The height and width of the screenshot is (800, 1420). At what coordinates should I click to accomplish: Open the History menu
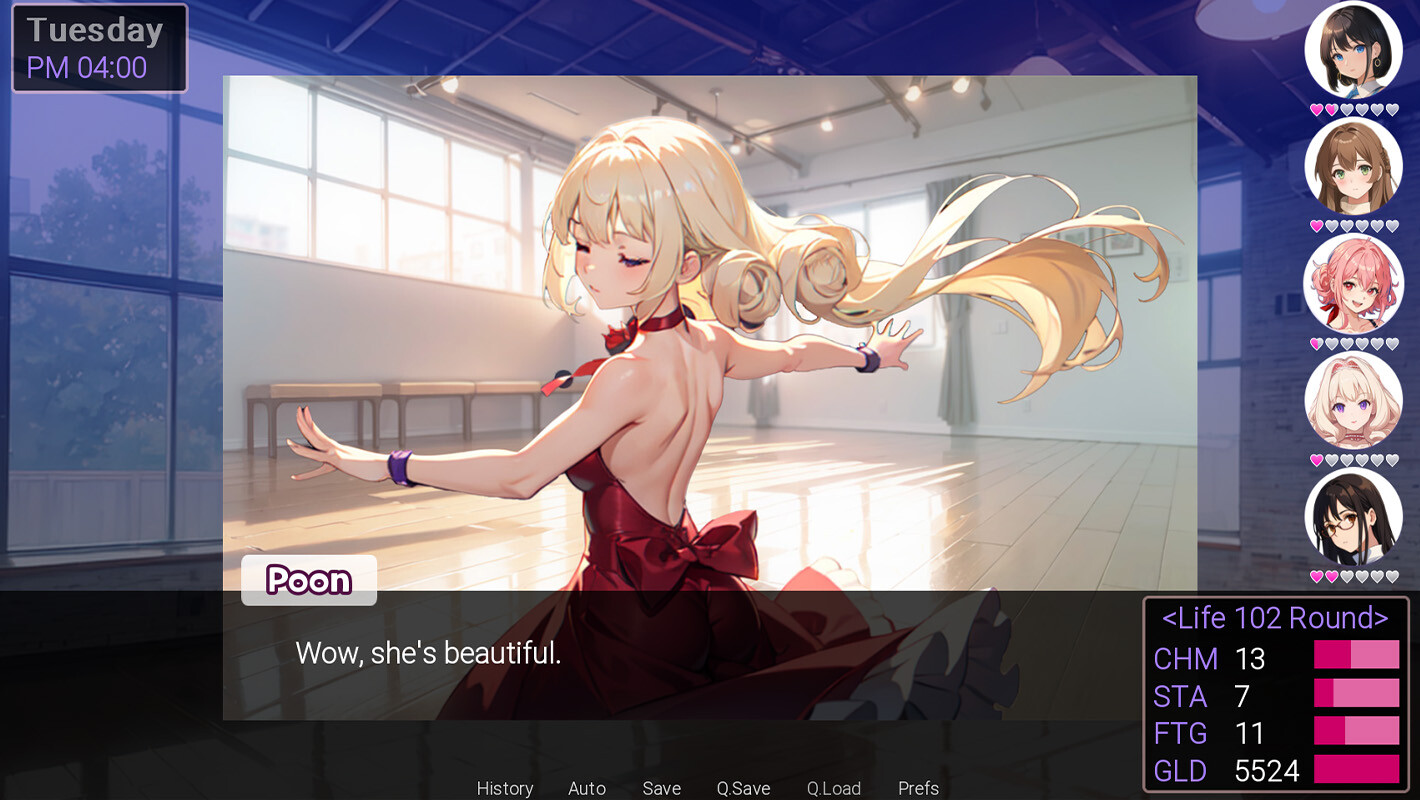[505, 788]
